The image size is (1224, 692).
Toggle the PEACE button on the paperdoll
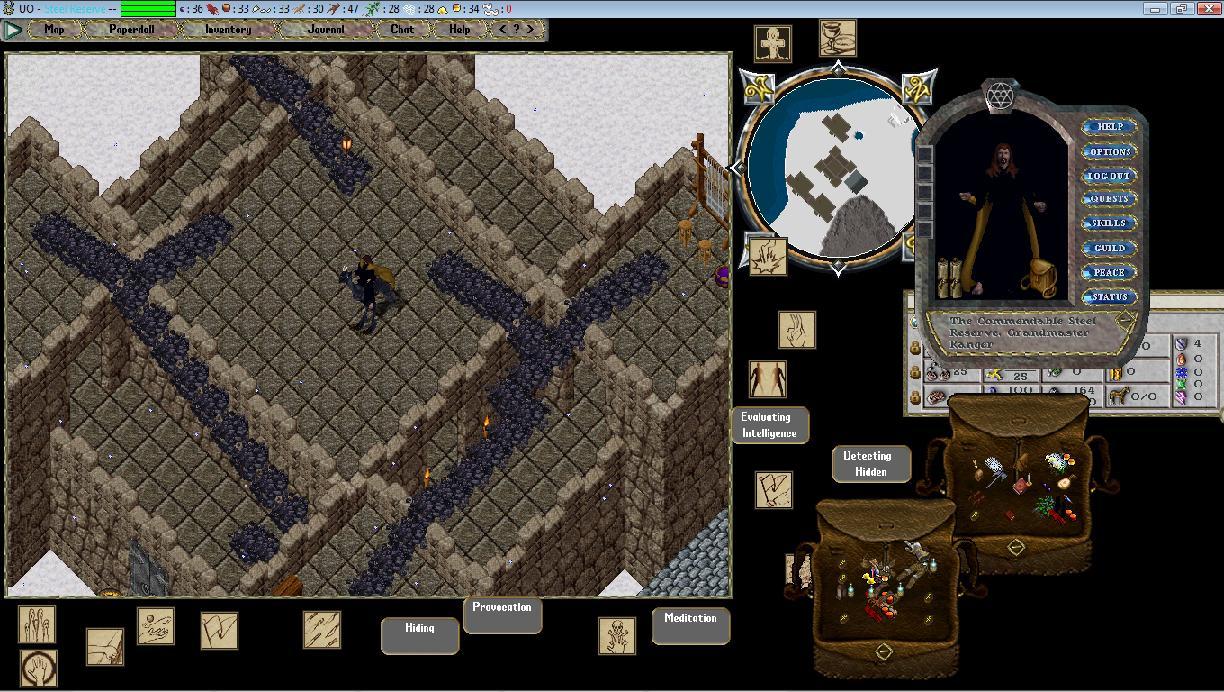pos(1109,272)
